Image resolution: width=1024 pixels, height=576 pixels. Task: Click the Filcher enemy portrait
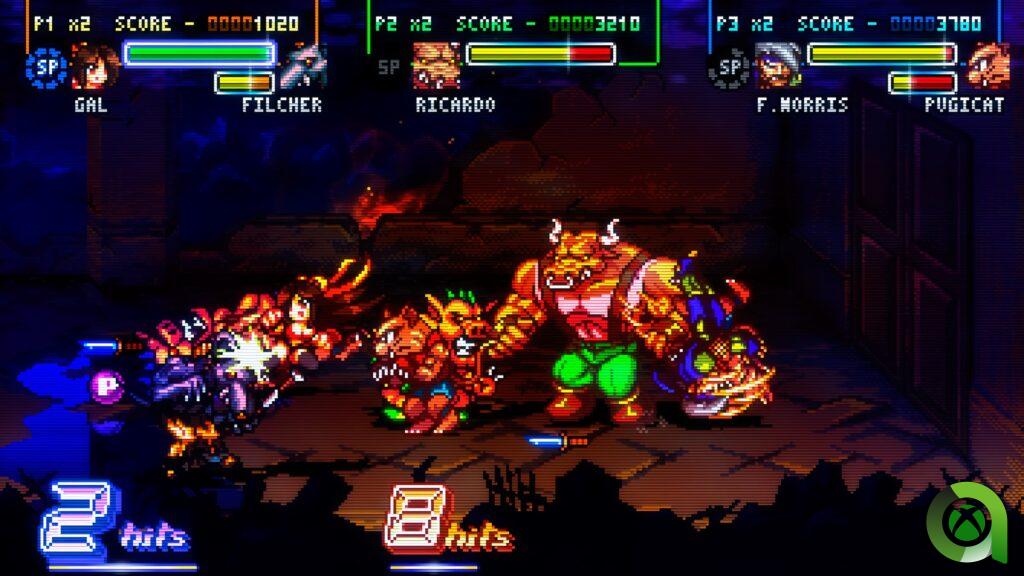pos(300,68)
